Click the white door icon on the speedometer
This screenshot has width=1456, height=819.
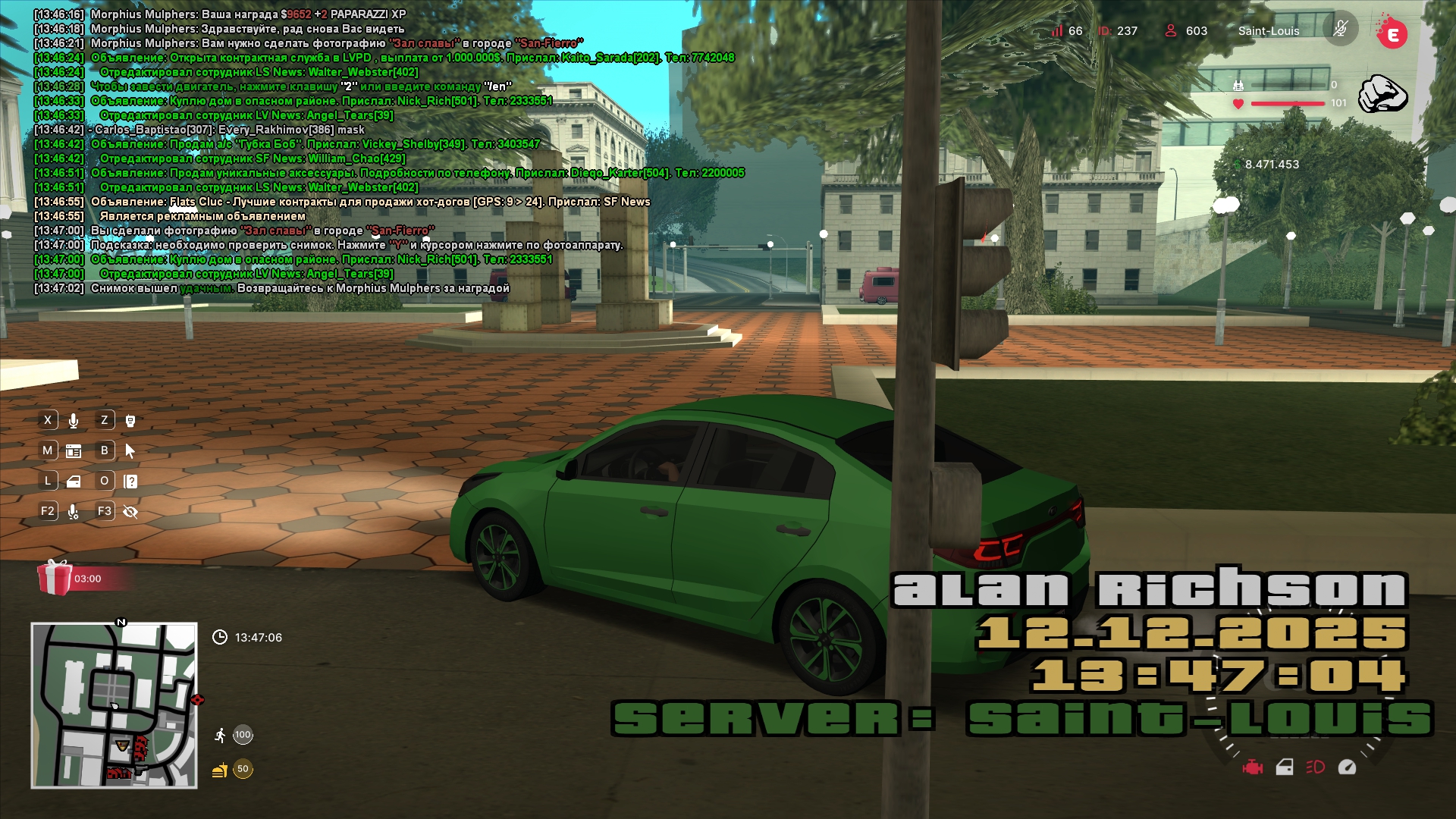1285,767
